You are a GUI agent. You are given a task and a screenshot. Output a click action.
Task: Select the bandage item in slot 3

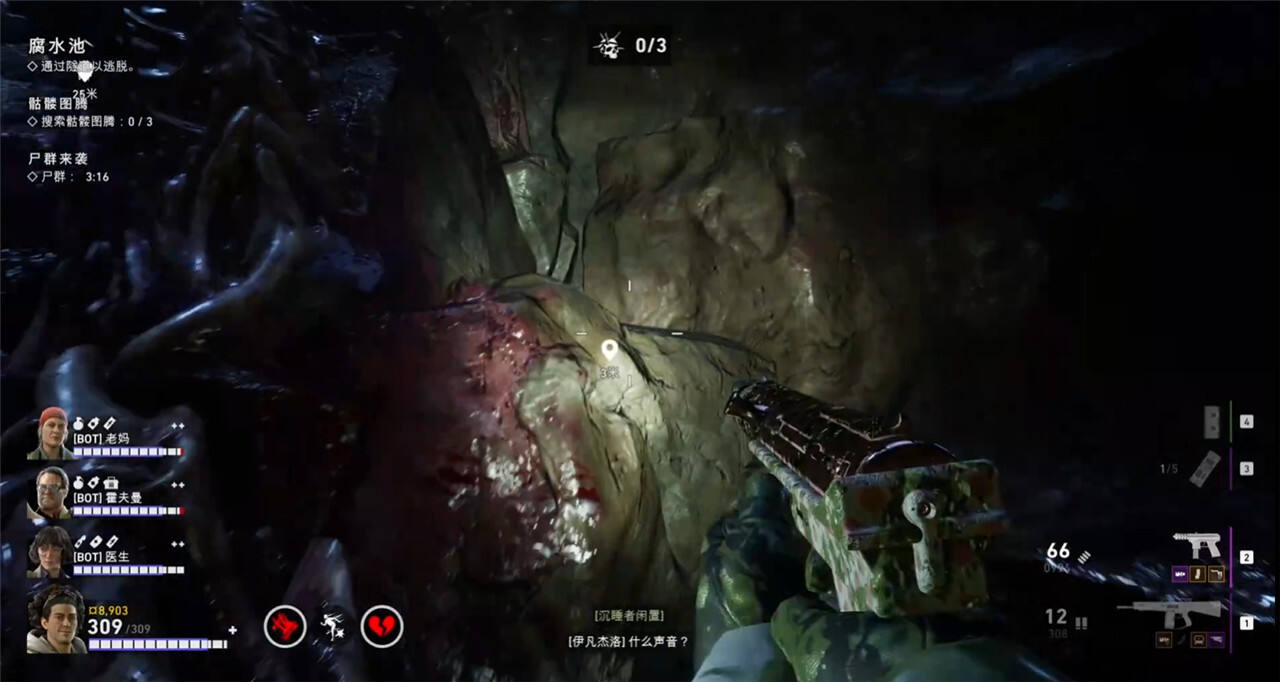[x=1206, y=468]
